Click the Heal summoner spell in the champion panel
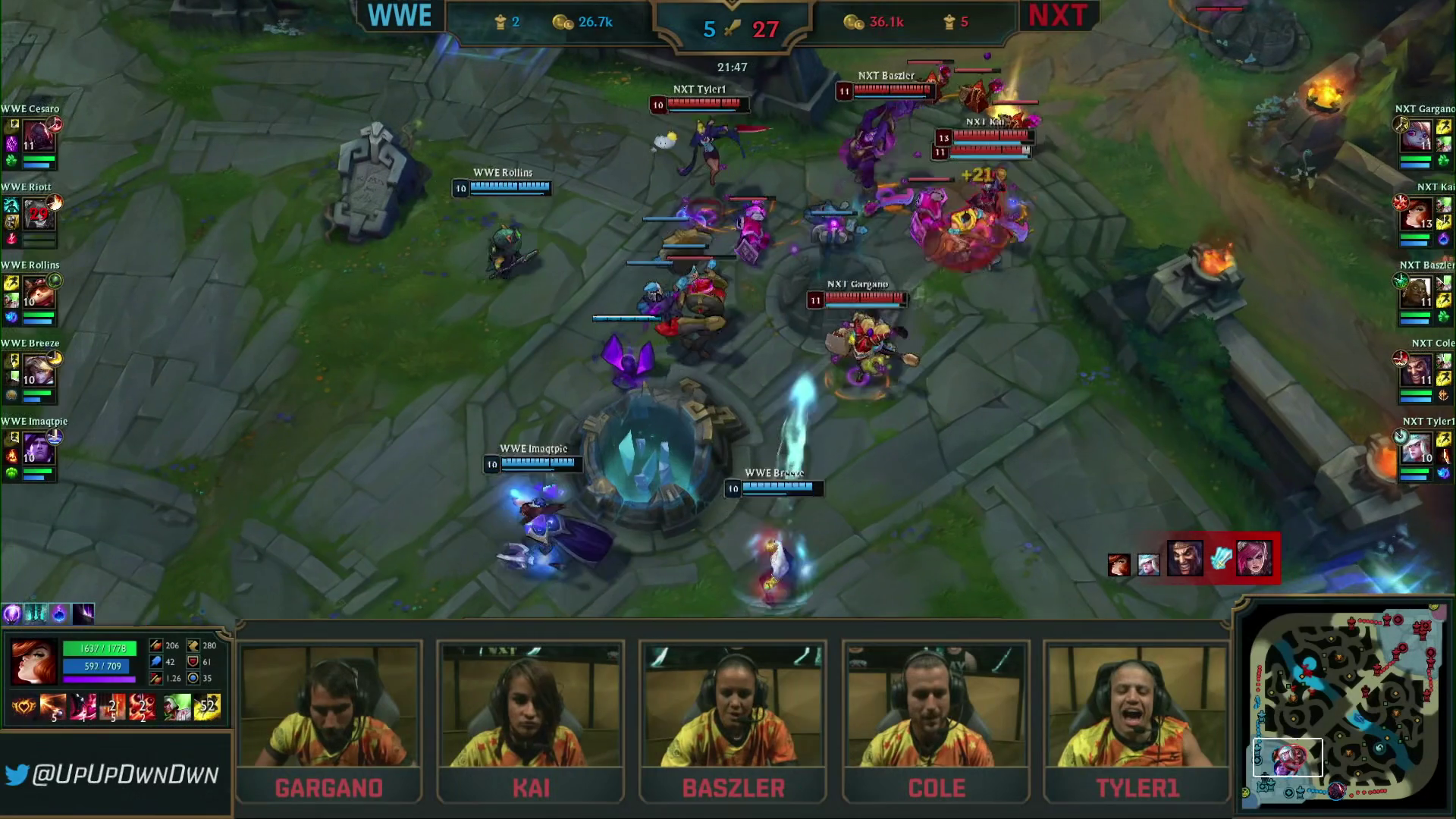 (x=177, y=707)
